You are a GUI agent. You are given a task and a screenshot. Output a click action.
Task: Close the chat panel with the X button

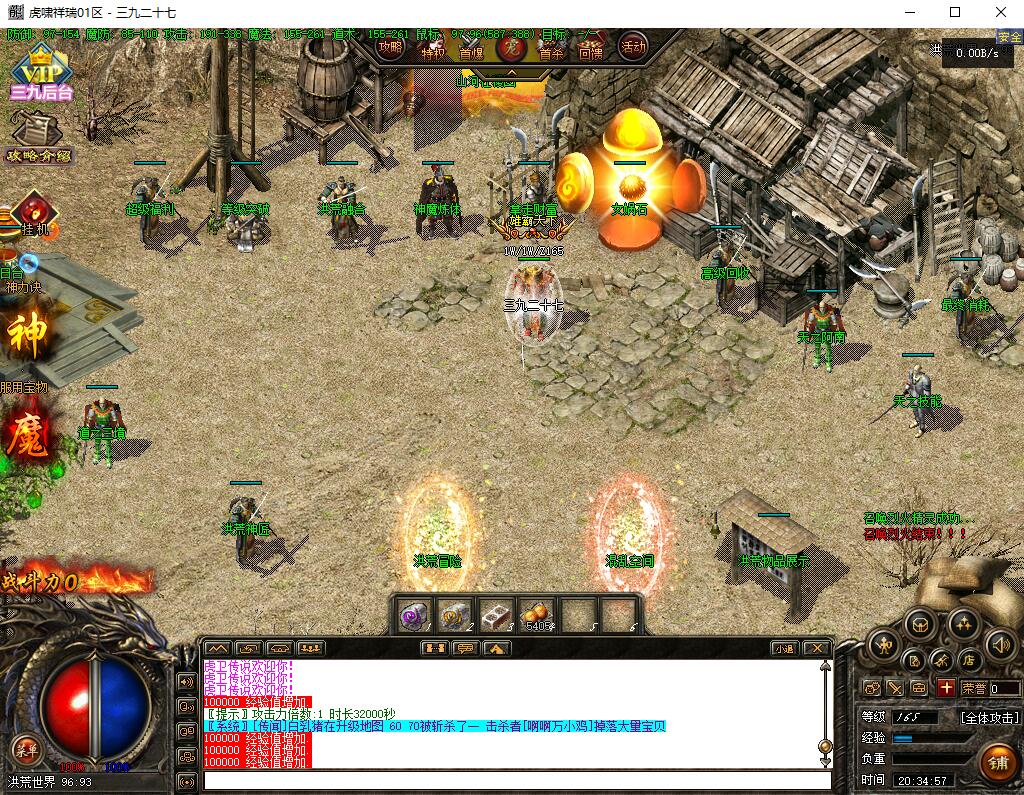[x=817, y=648]
